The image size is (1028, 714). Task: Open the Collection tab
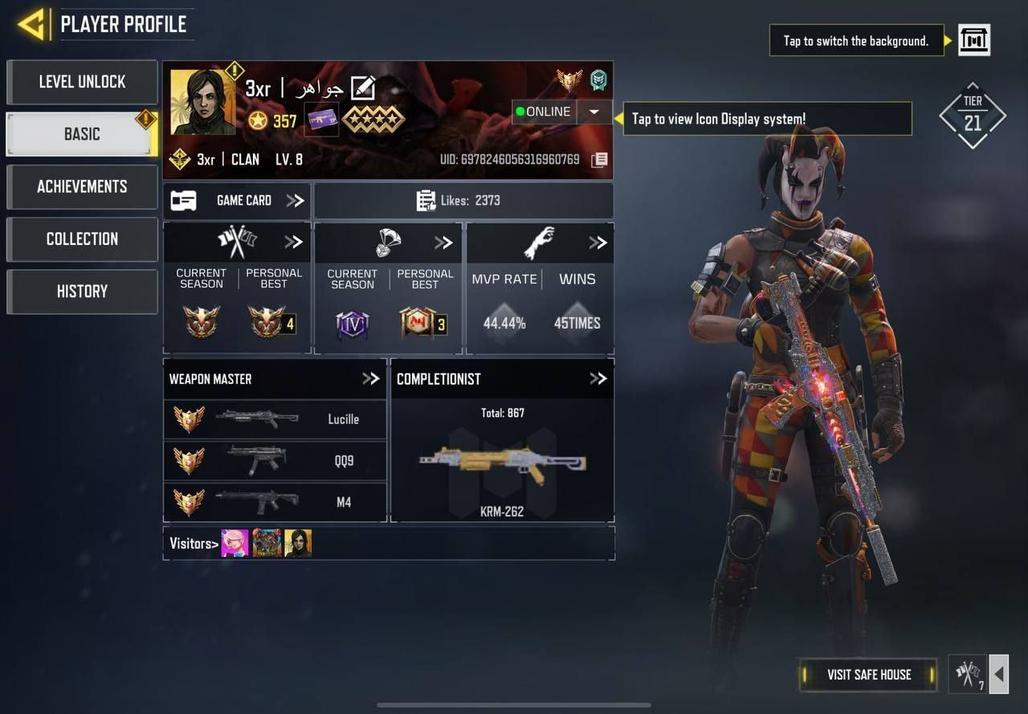82,239
